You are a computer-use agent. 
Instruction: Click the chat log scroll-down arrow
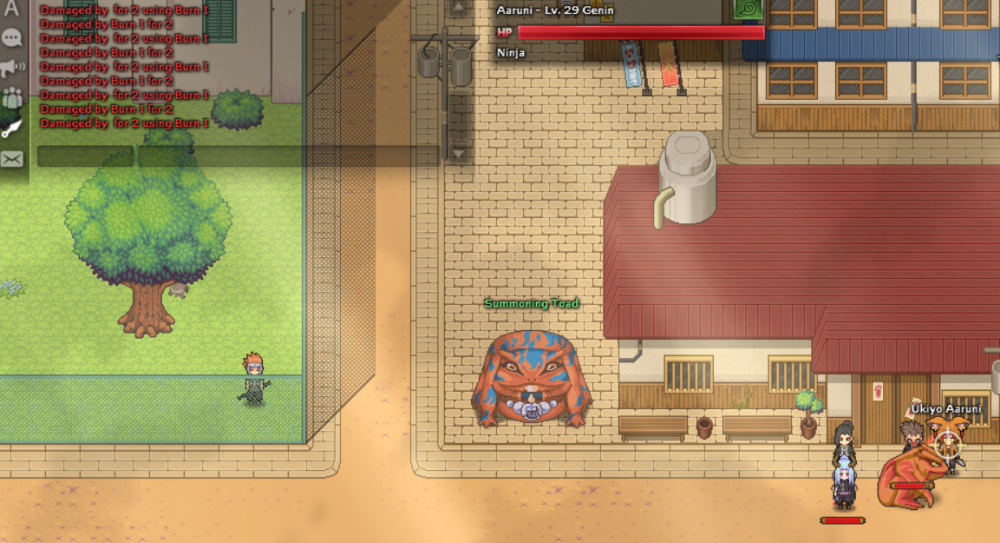pyautogui.click(x=458, y=153)
